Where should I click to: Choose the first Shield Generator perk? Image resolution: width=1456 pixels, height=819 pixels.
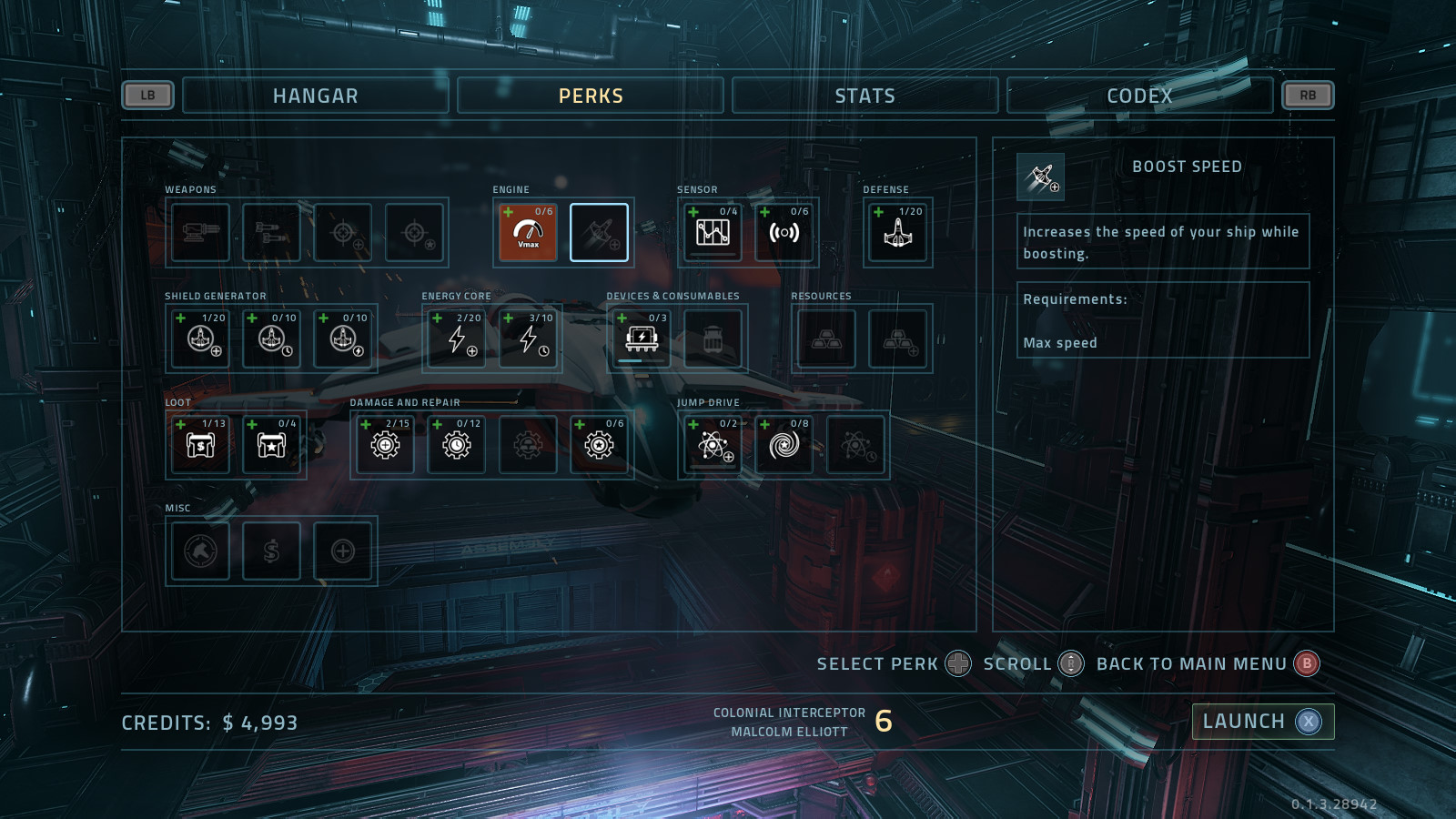(x=200, y=339)
